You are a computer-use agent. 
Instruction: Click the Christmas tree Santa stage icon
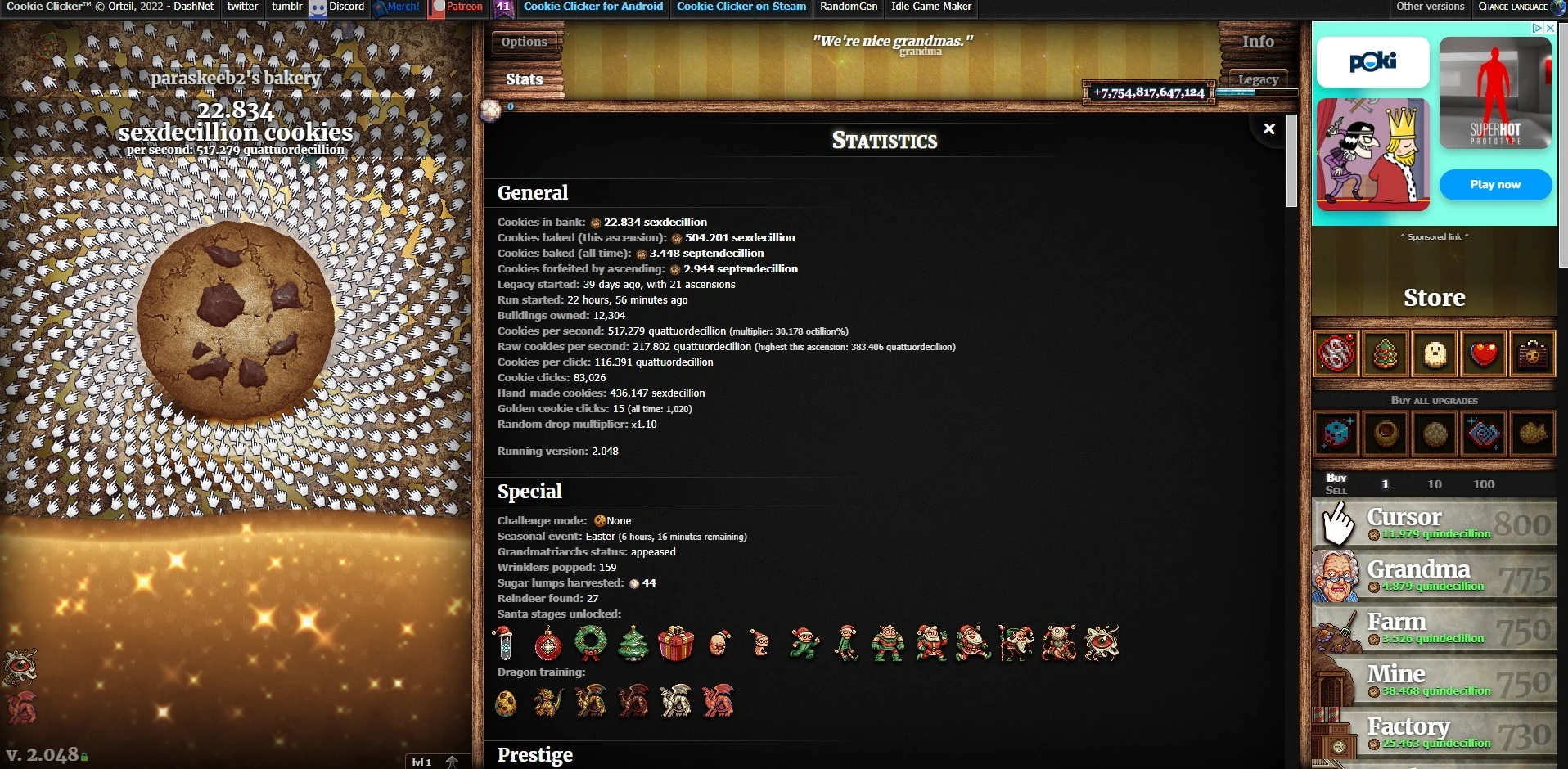(x=634, y=644)
